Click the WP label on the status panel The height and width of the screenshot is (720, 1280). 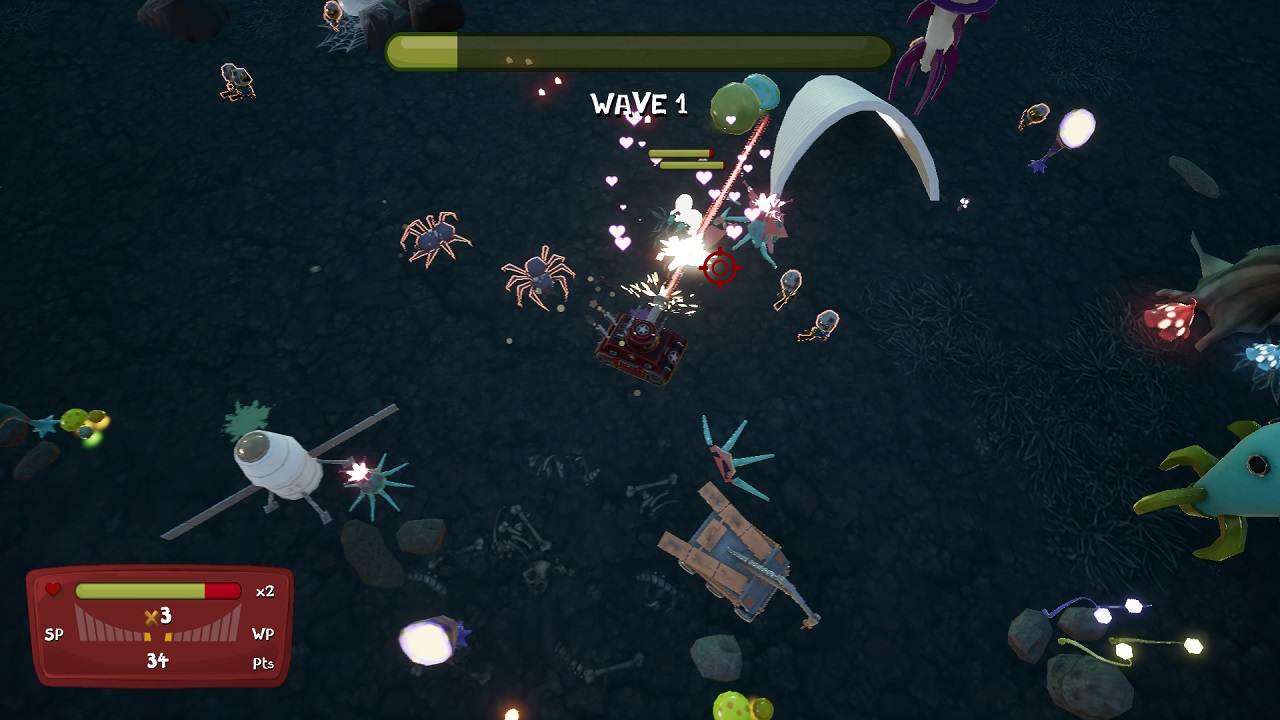click(x=262, y=634)
